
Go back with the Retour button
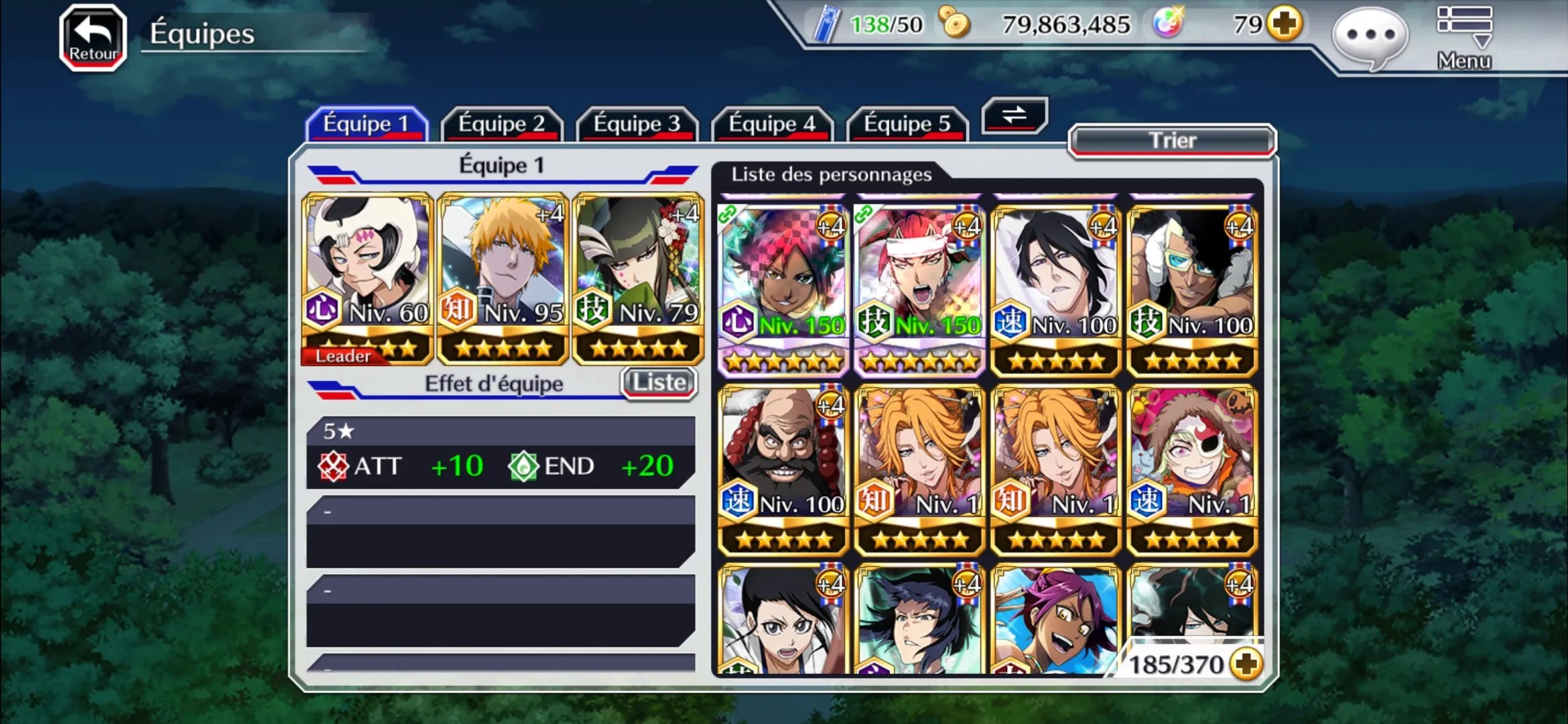coord(93,38)
